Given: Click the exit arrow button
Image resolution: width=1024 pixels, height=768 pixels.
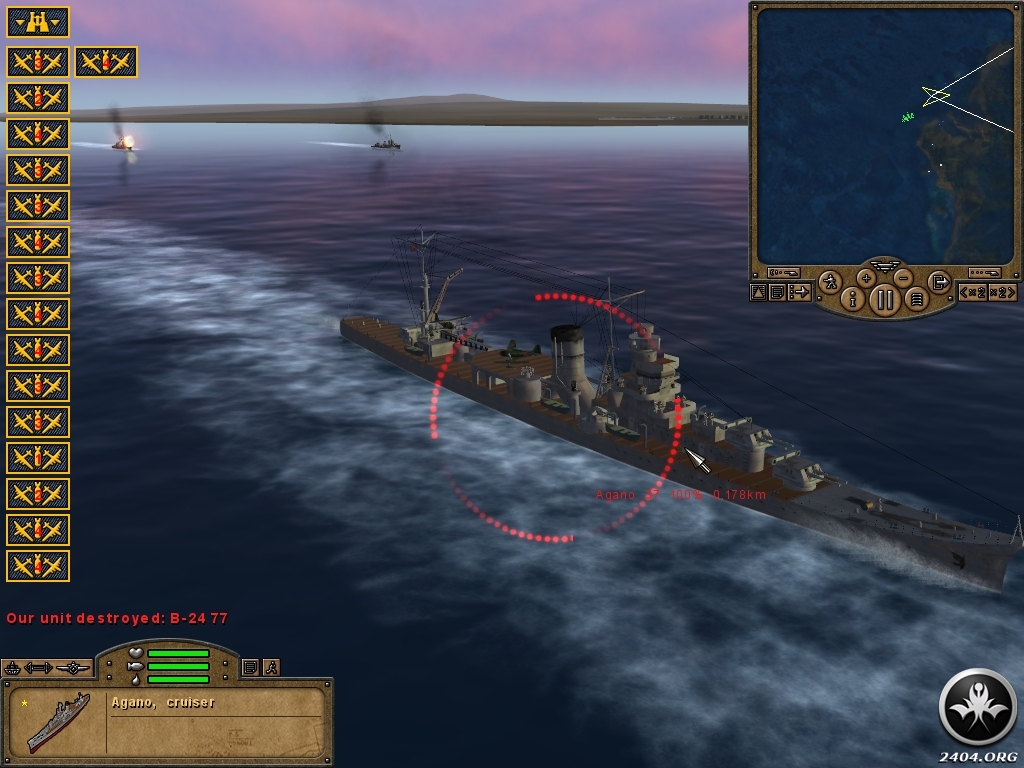Looking at the screenshot, I should pos(939,282).
